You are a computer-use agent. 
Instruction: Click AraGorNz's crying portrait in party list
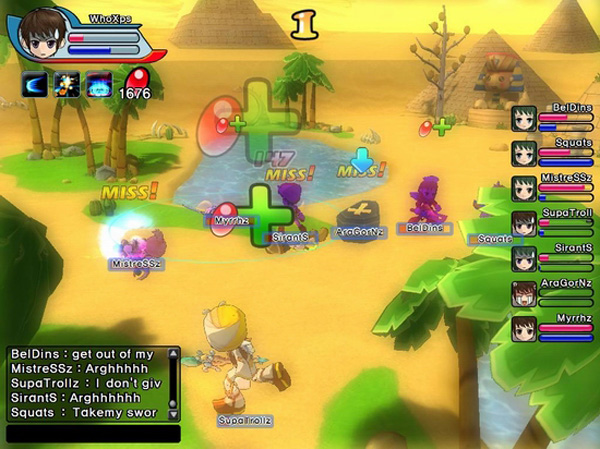pos(525,294)
